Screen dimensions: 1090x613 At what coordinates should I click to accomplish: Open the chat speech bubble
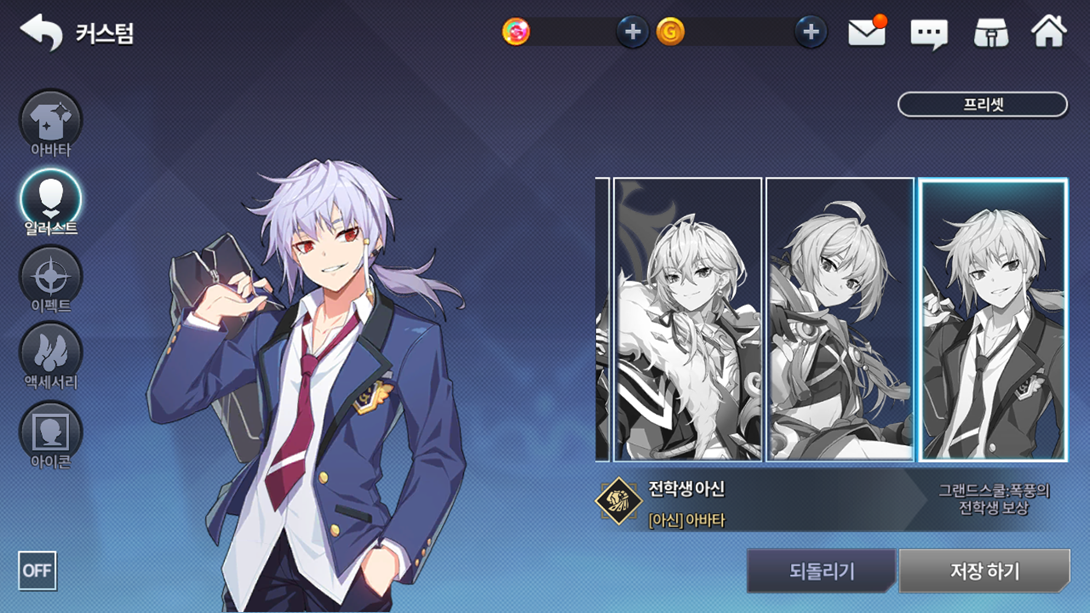[928, 34]
